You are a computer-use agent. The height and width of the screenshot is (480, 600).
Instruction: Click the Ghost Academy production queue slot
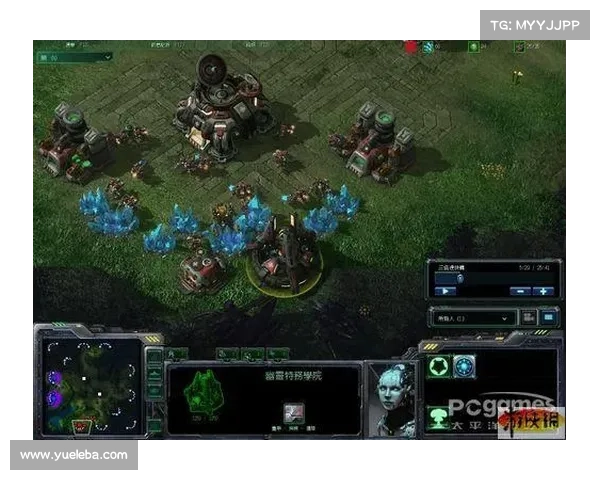294,411
